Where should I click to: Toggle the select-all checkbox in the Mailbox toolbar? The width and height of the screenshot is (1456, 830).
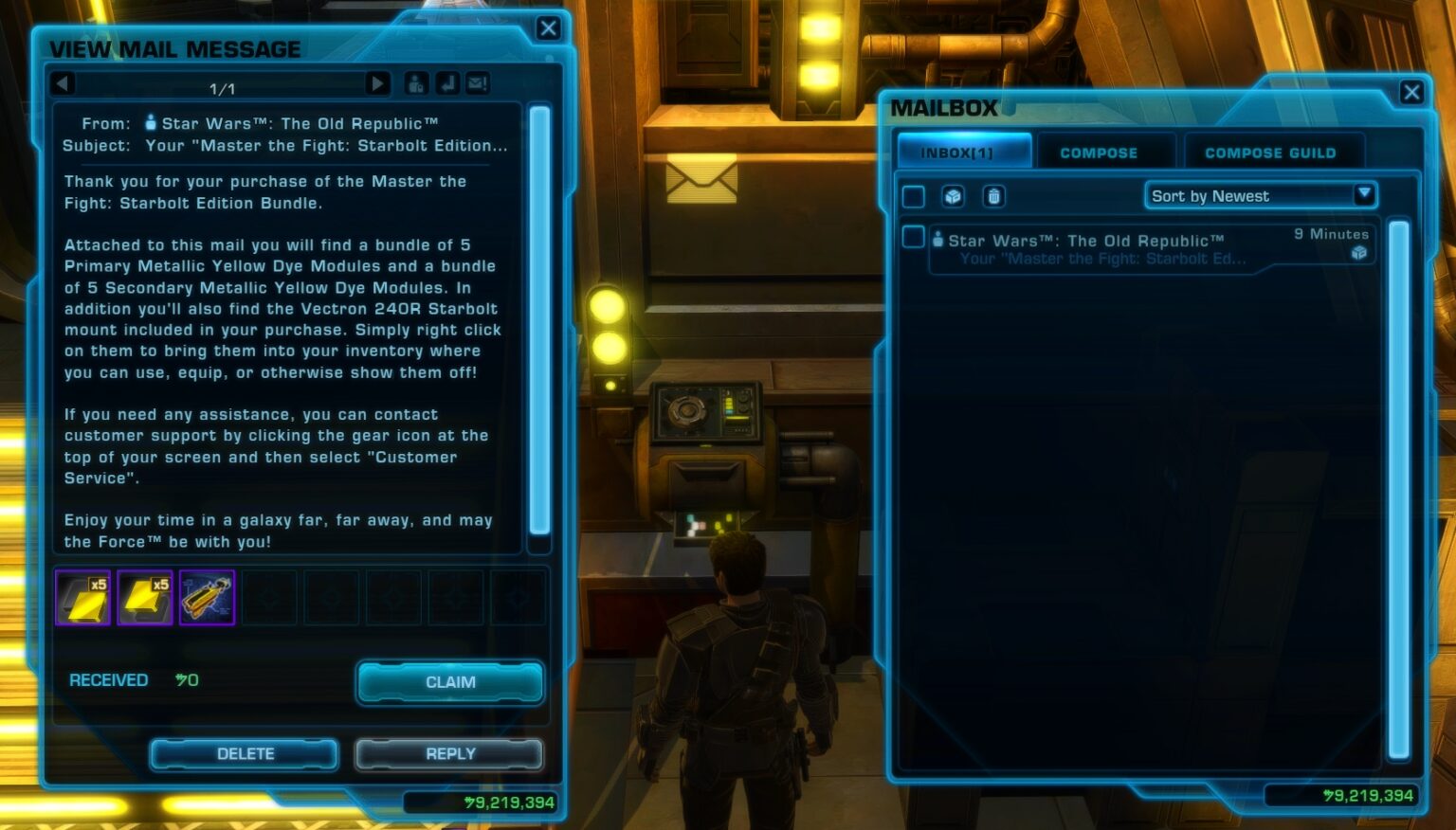[914, 196]
